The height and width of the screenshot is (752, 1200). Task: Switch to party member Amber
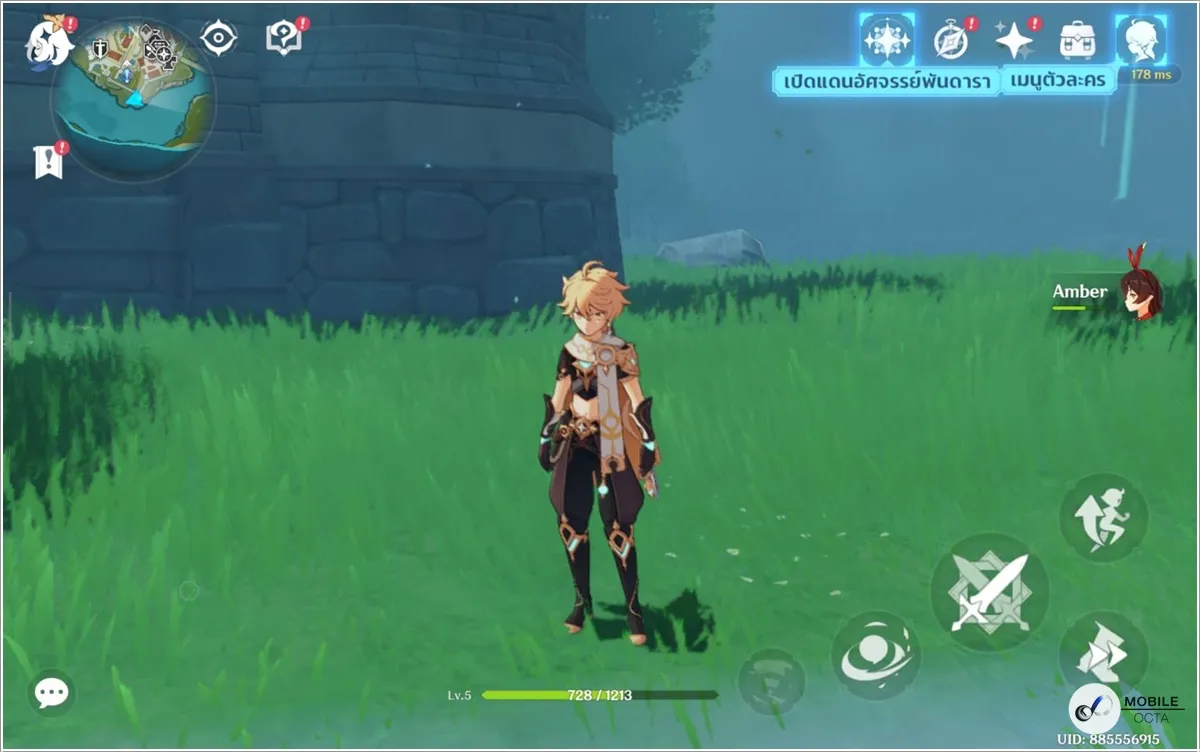[1110, 292]
